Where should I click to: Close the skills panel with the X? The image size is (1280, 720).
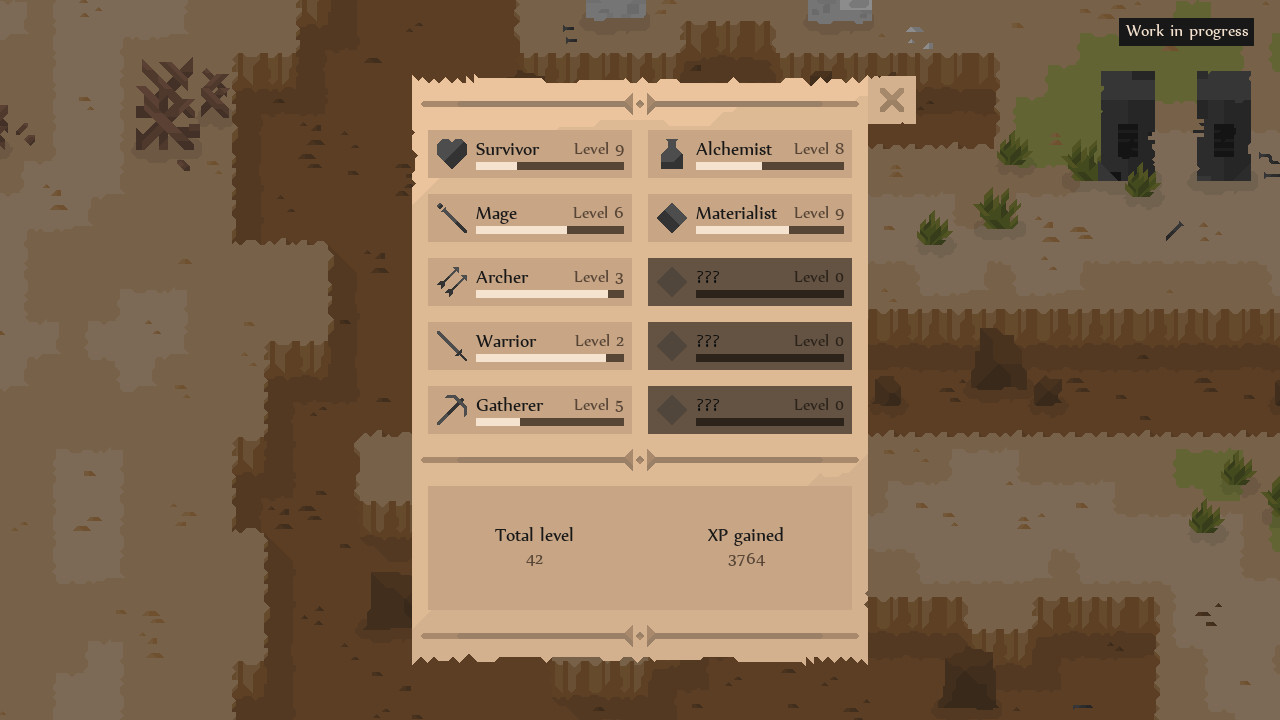pos(891,100)
